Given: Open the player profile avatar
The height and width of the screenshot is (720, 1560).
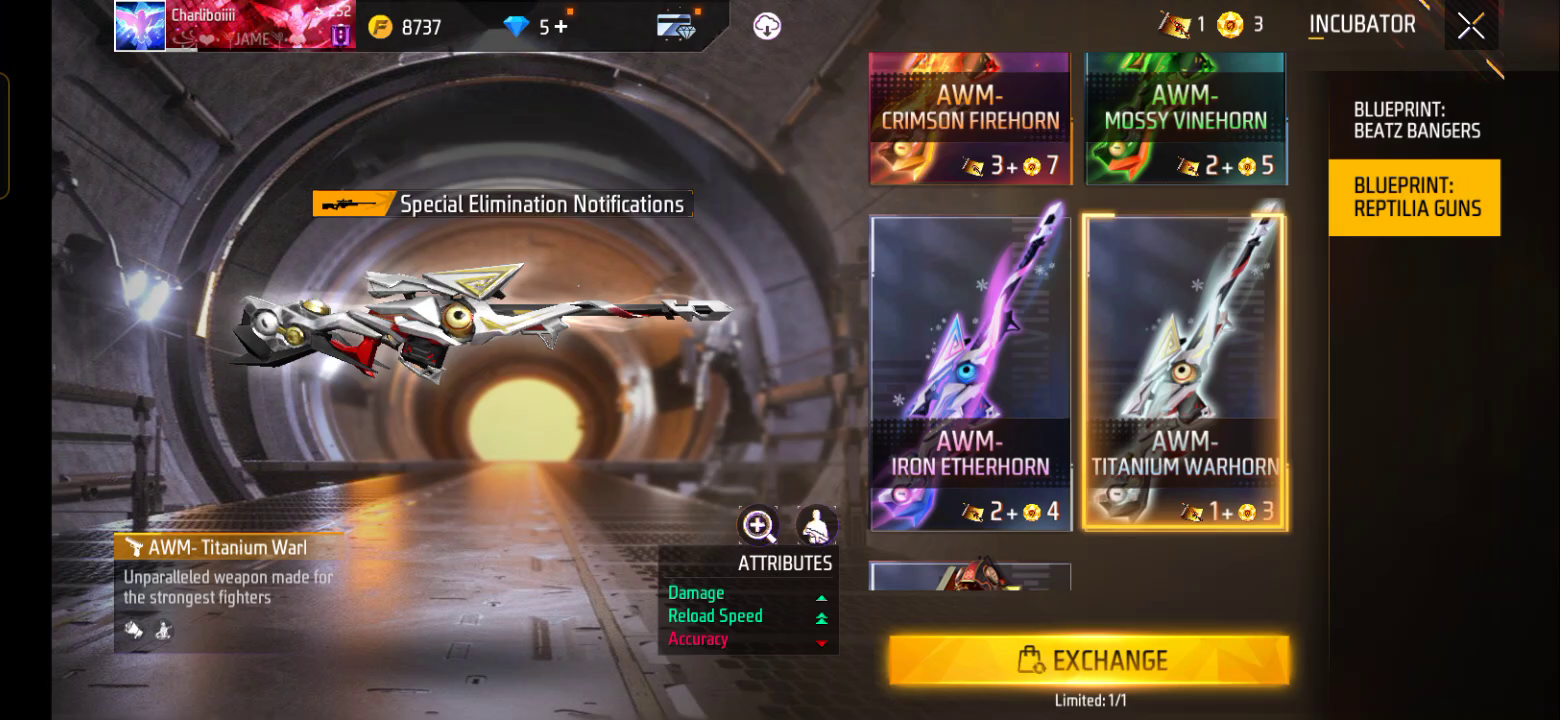Looking at the screenshot, I should pos(140,26).
